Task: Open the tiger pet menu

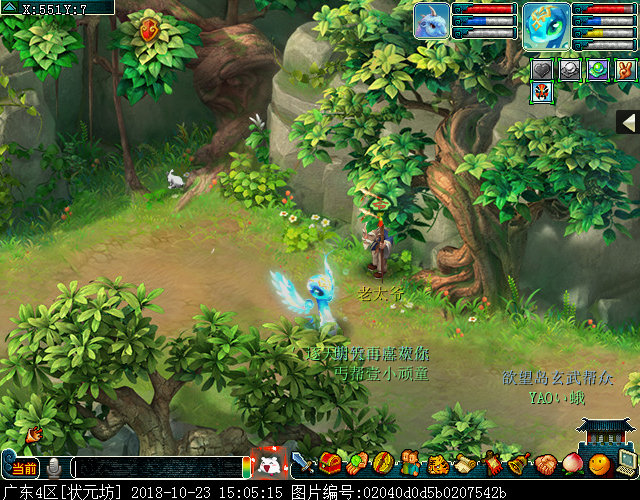Action: click(x=437, y=464)
